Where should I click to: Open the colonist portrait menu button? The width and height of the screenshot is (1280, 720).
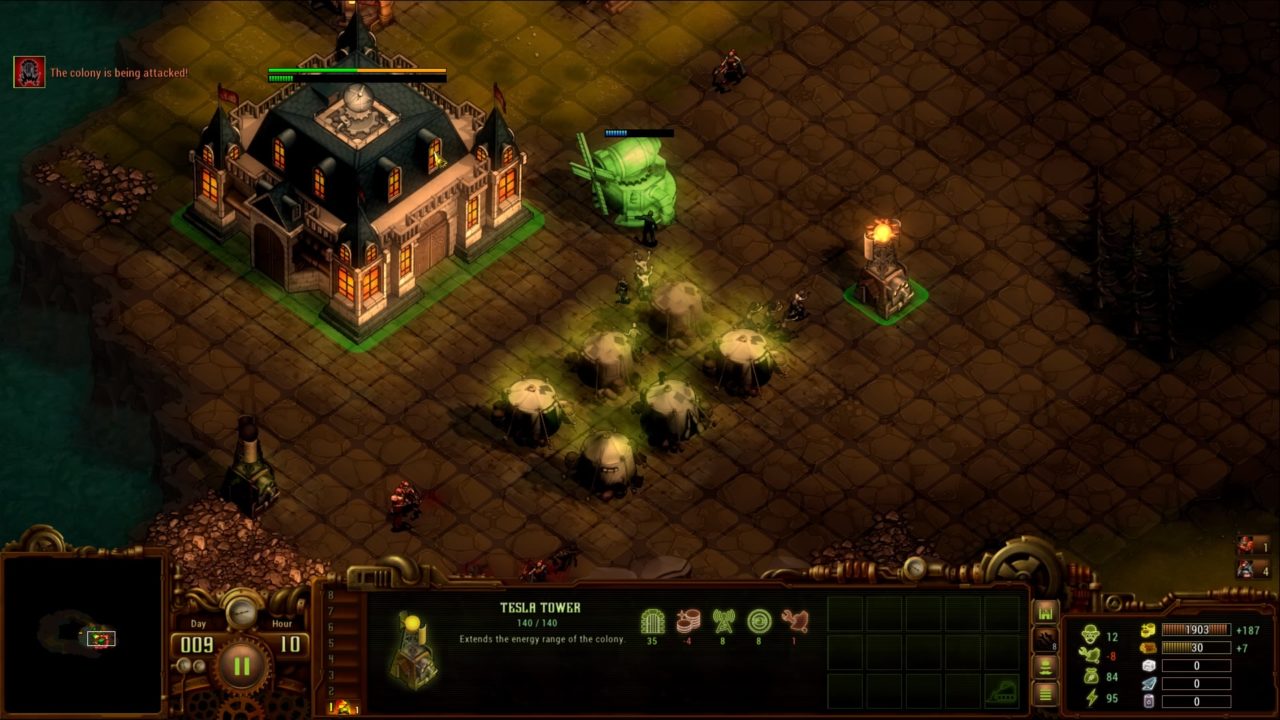[1045, 667]
